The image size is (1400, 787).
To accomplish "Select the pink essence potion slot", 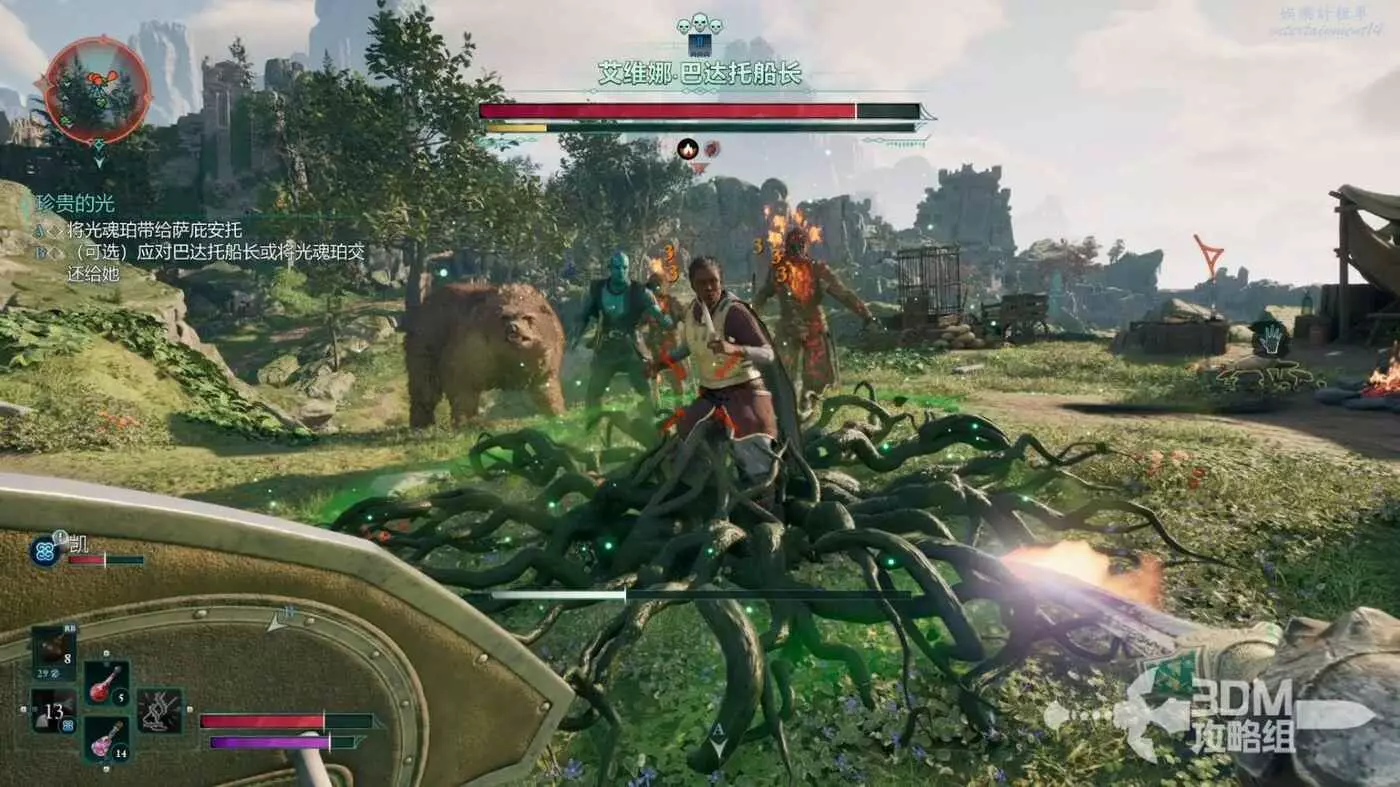I will pos(105,739).
